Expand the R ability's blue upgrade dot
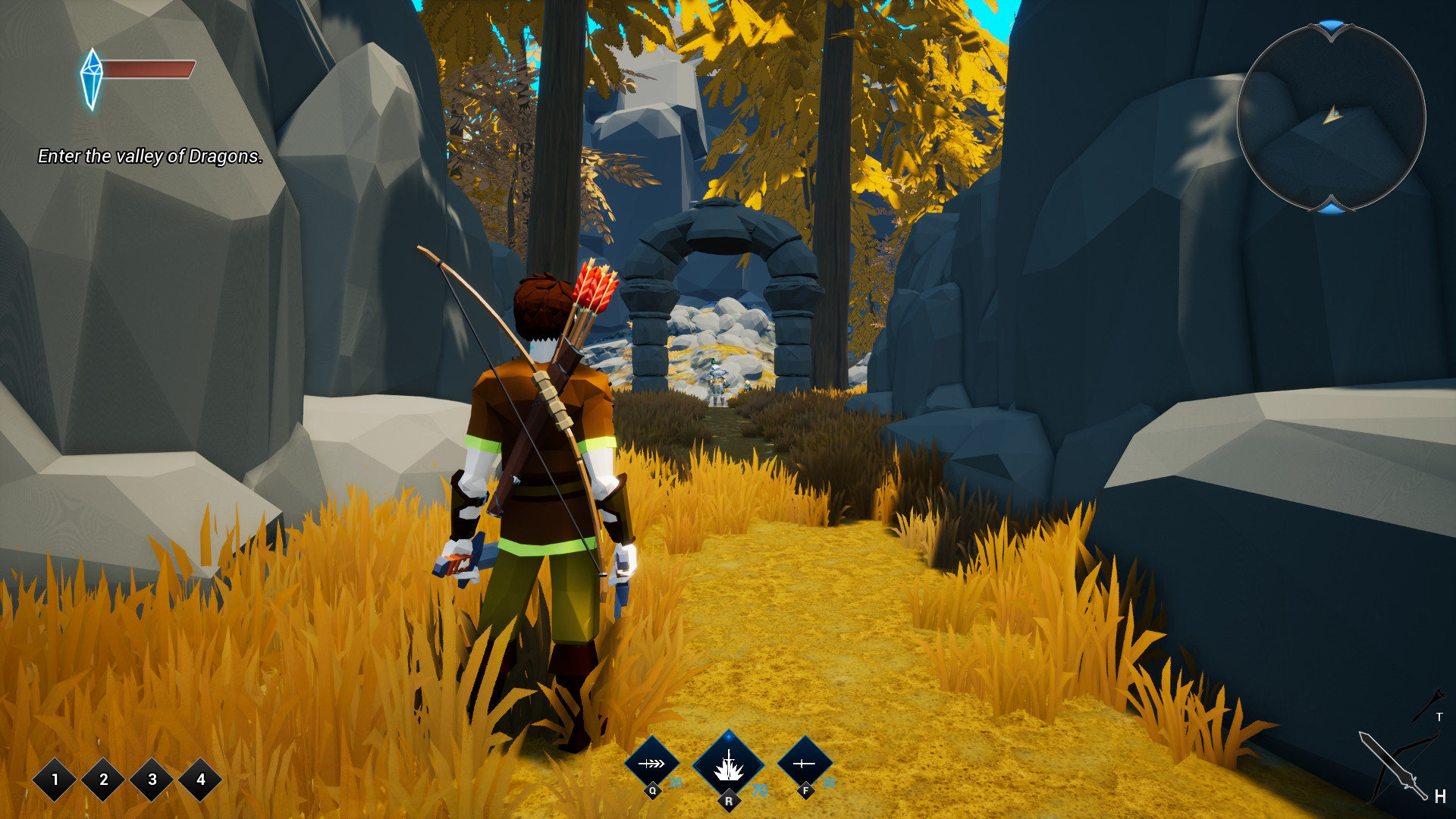 (x=728, y=739)
